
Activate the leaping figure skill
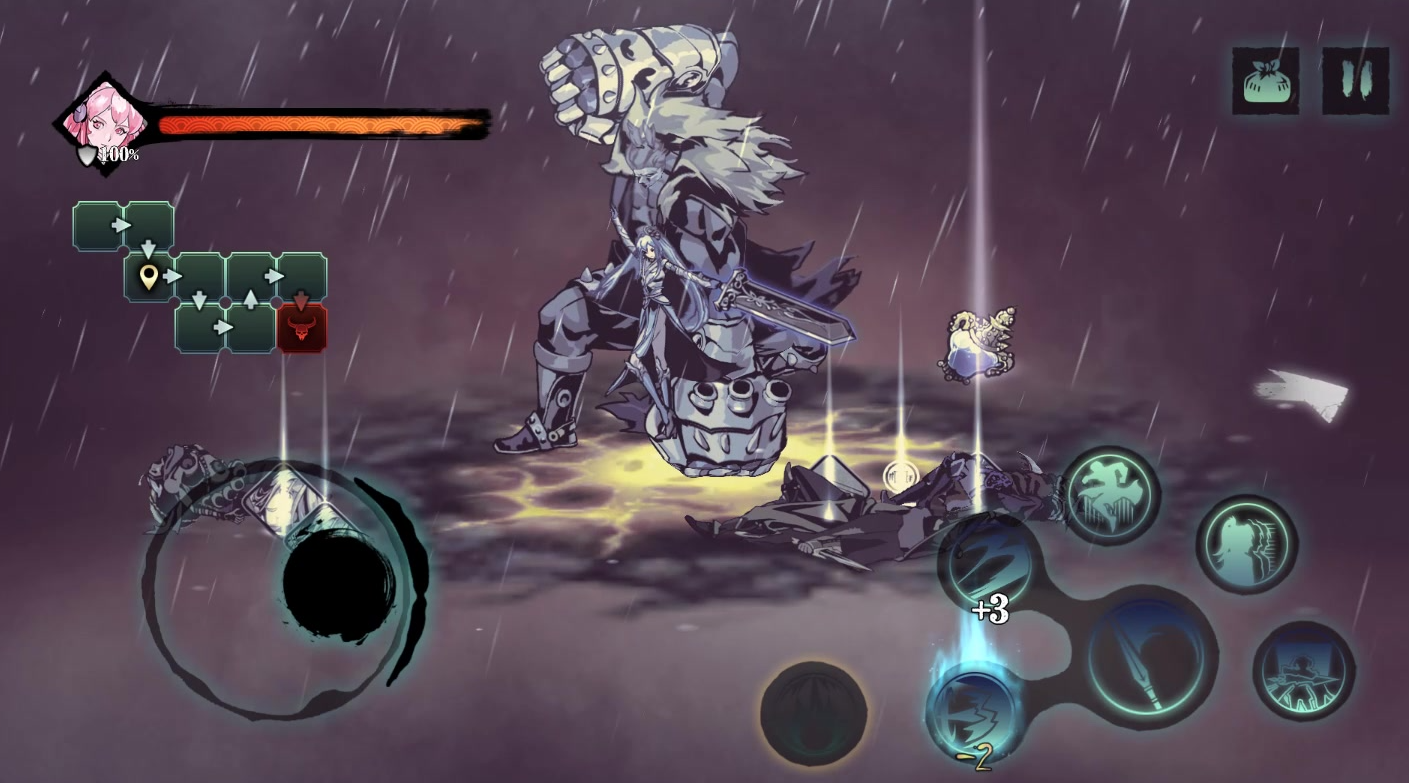pos(1111,495)
